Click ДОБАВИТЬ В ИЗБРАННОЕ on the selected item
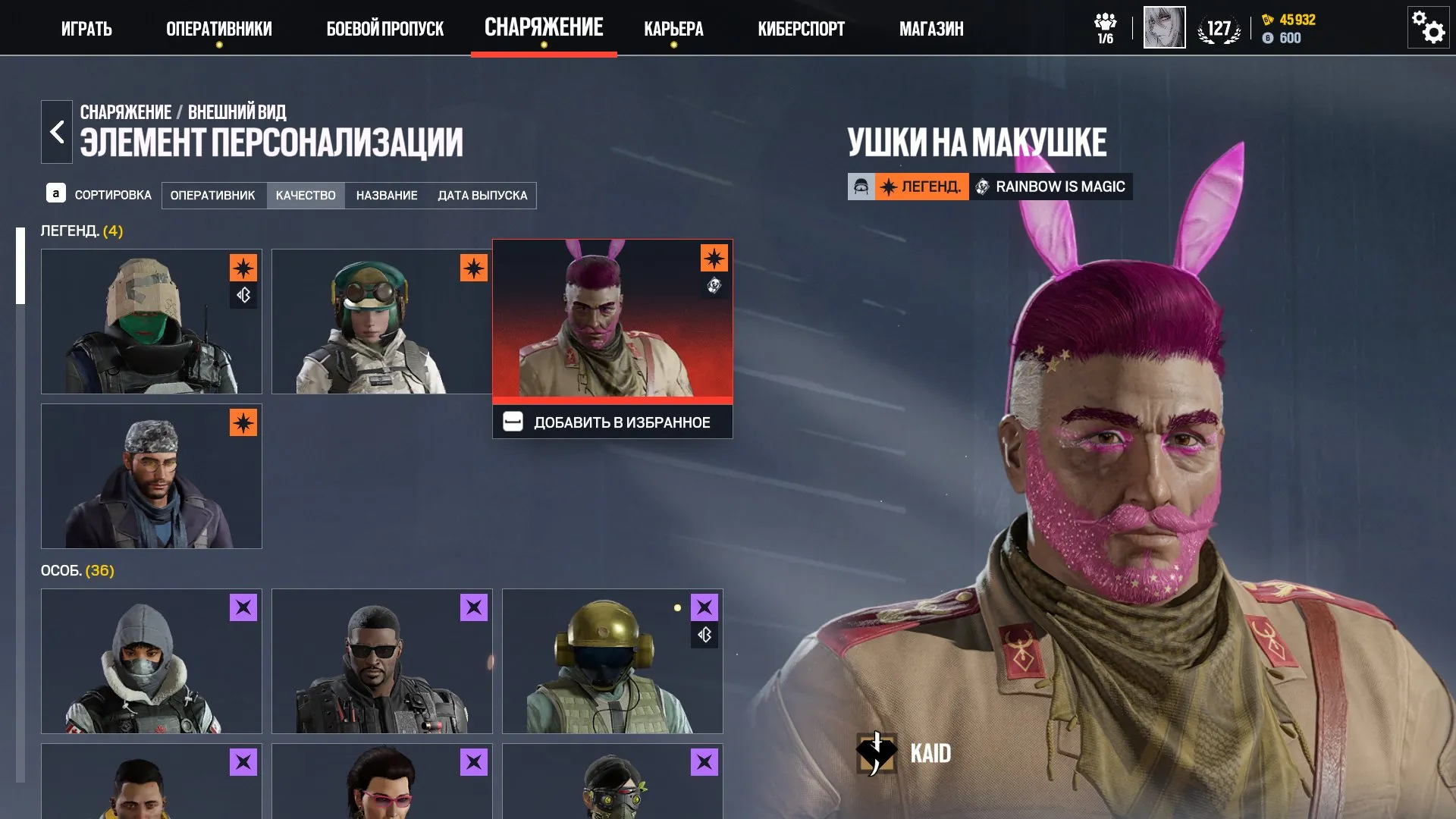The width and height of the screenshot is (1456, 819). click(x=612, y=422)
